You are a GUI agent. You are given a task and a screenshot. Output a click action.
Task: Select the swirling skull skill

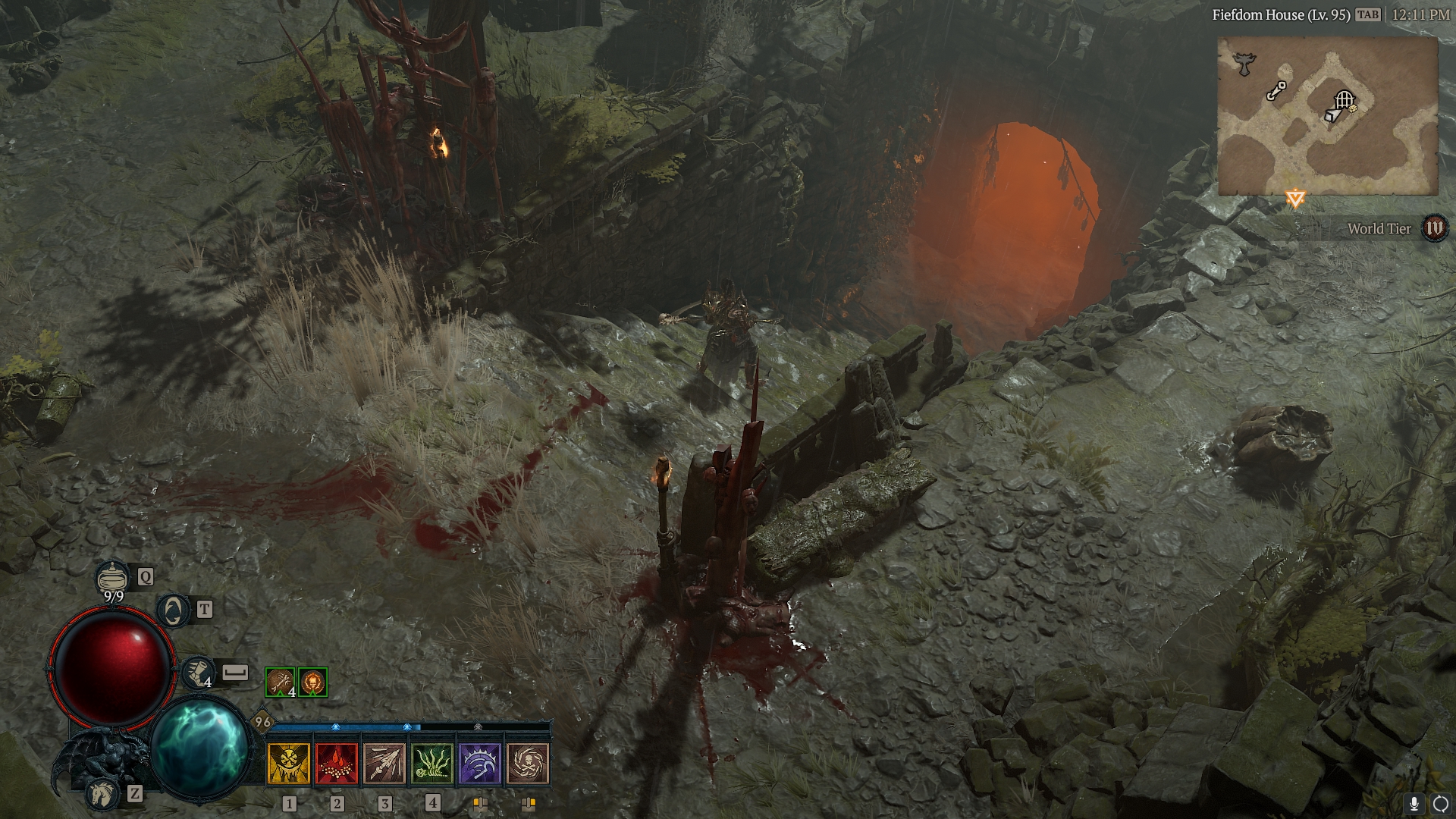coord(528,763)
